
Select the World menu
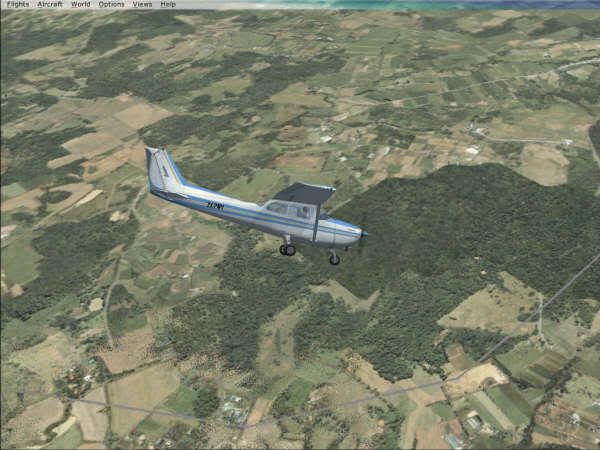pos(81,4)
